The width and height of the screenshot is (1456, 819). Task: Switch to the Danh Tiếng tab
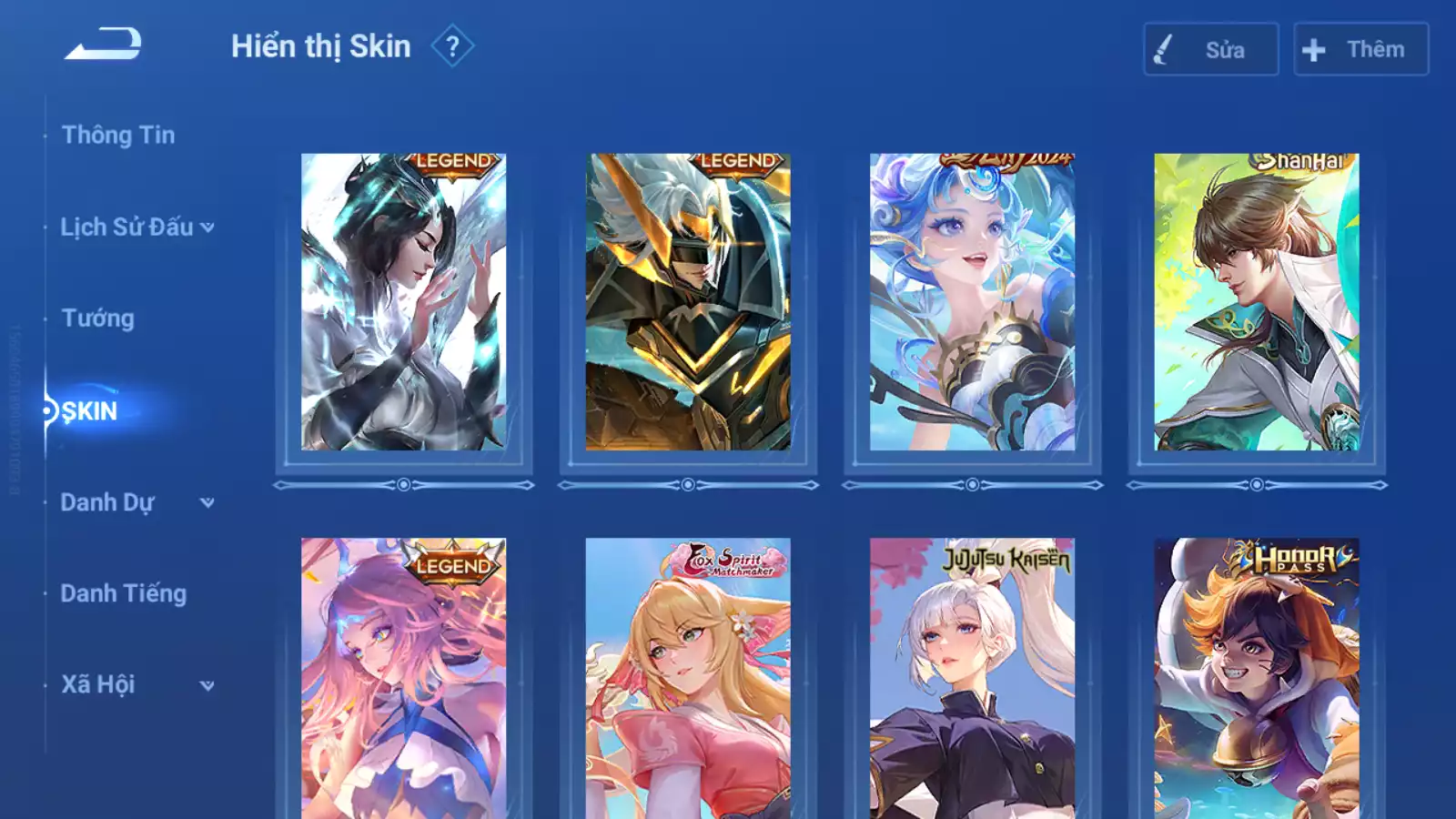click(x=124, y=593)
